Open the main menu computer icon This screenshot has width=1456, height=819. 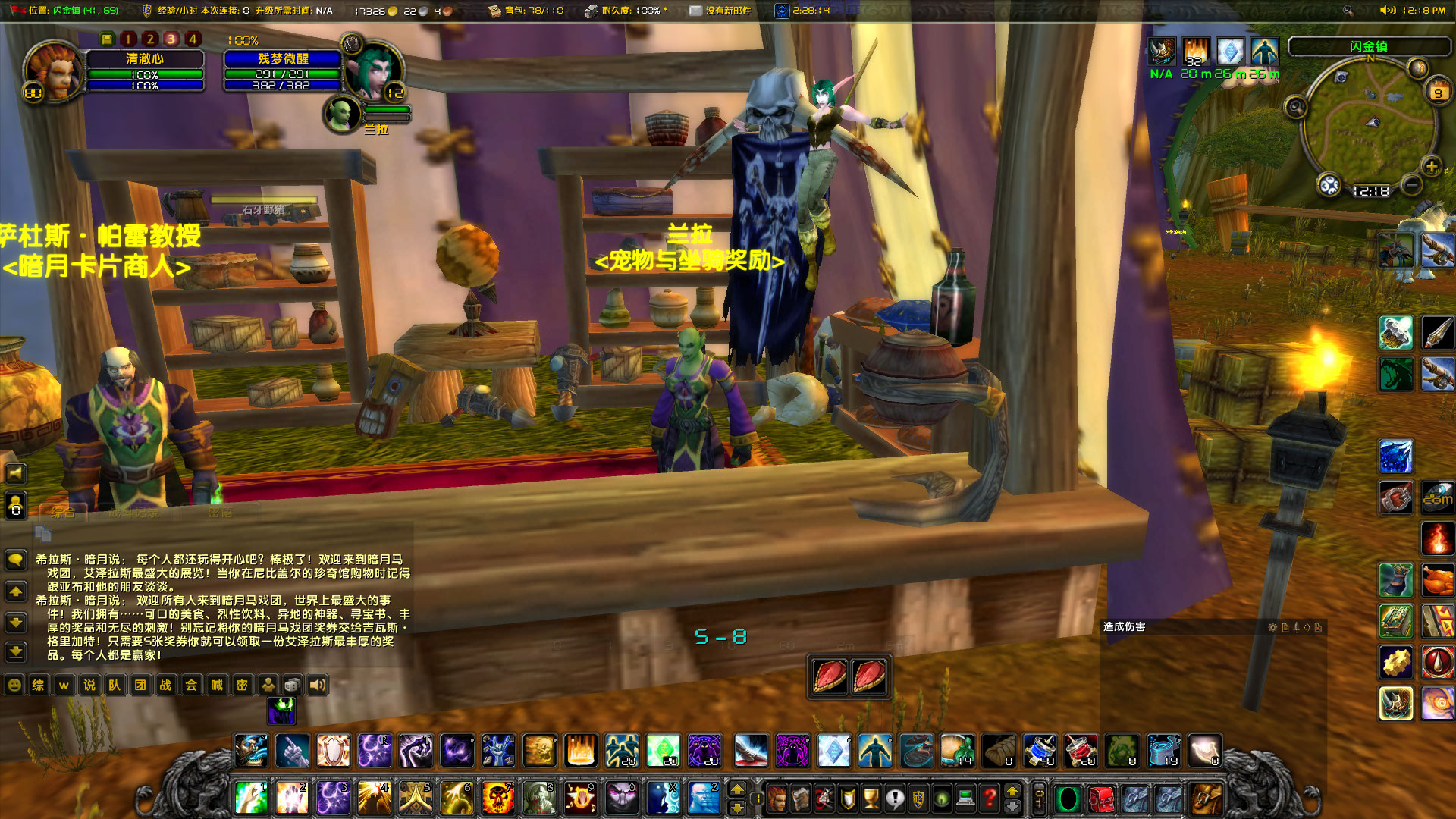click(965, 799)
